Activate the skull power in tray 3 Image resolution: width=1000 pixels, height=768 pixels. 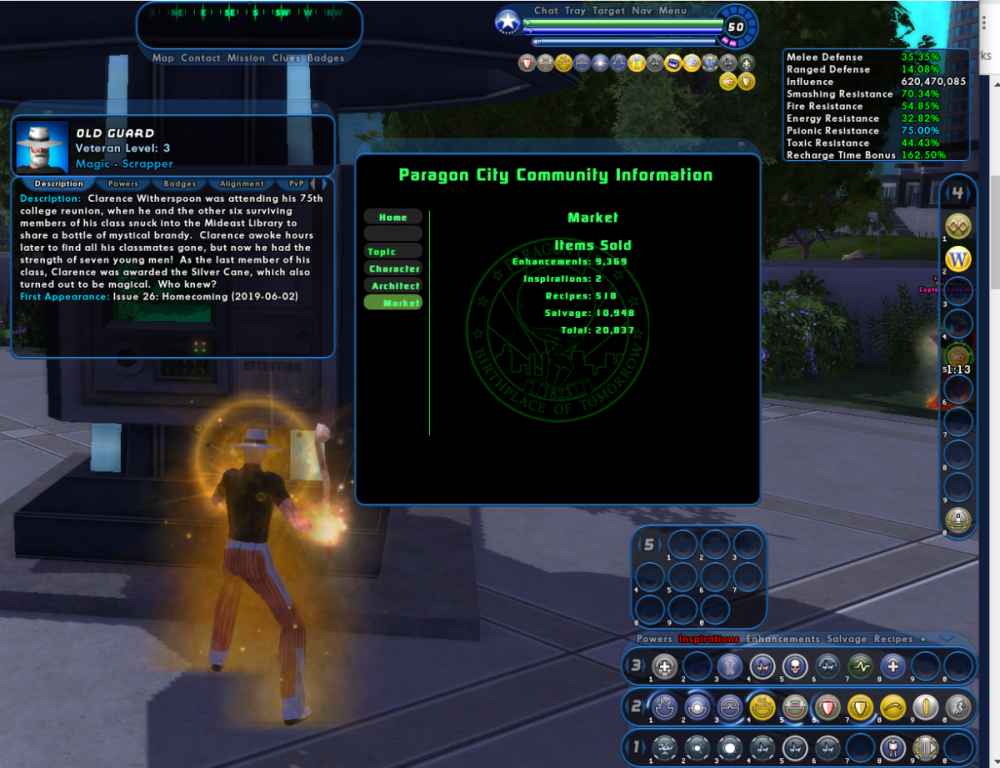pyautogui.click(x=794, y=666)
